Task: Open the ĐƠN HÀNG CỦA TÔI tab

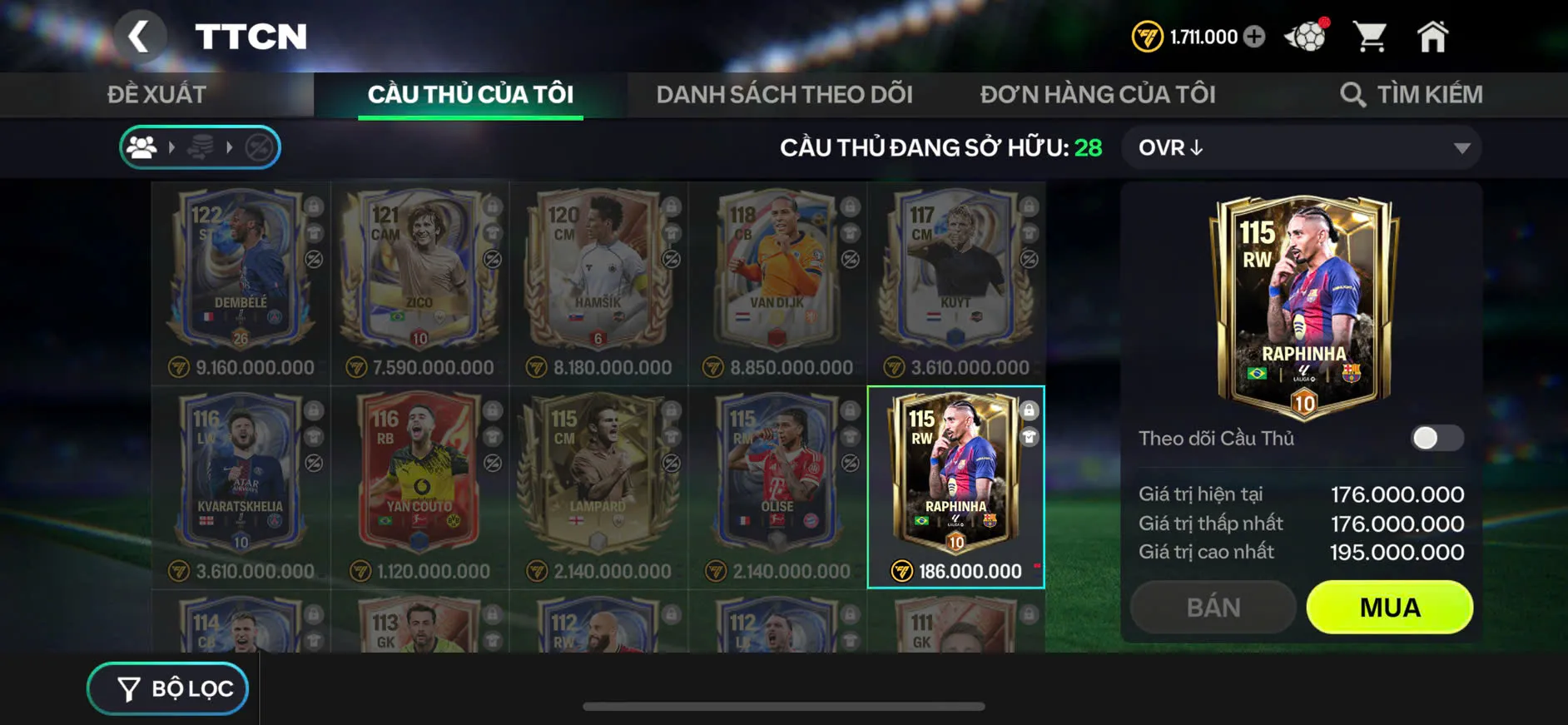Action: pos(1099,93)
